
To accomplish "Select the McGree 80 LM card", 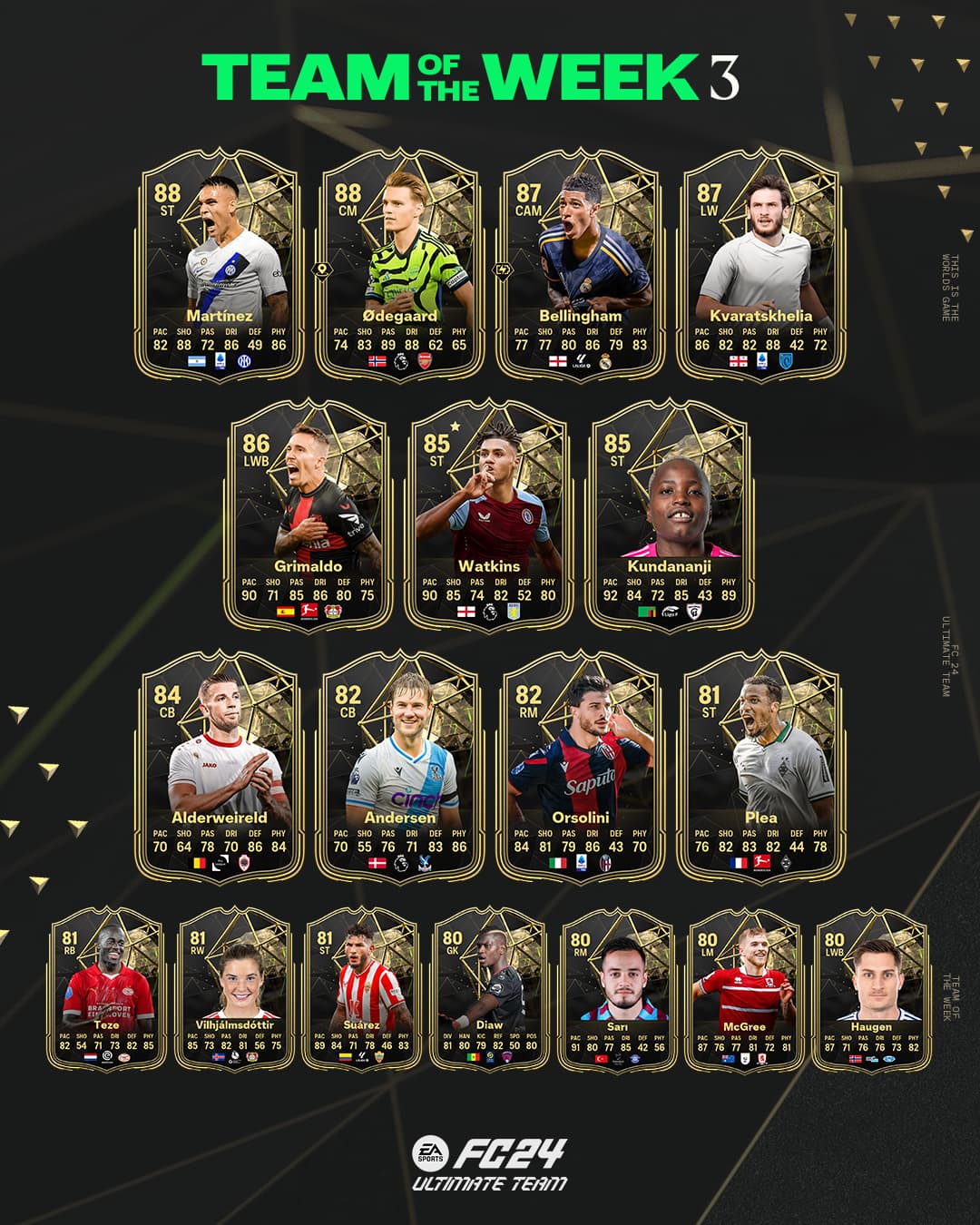I will coord(744,991).
